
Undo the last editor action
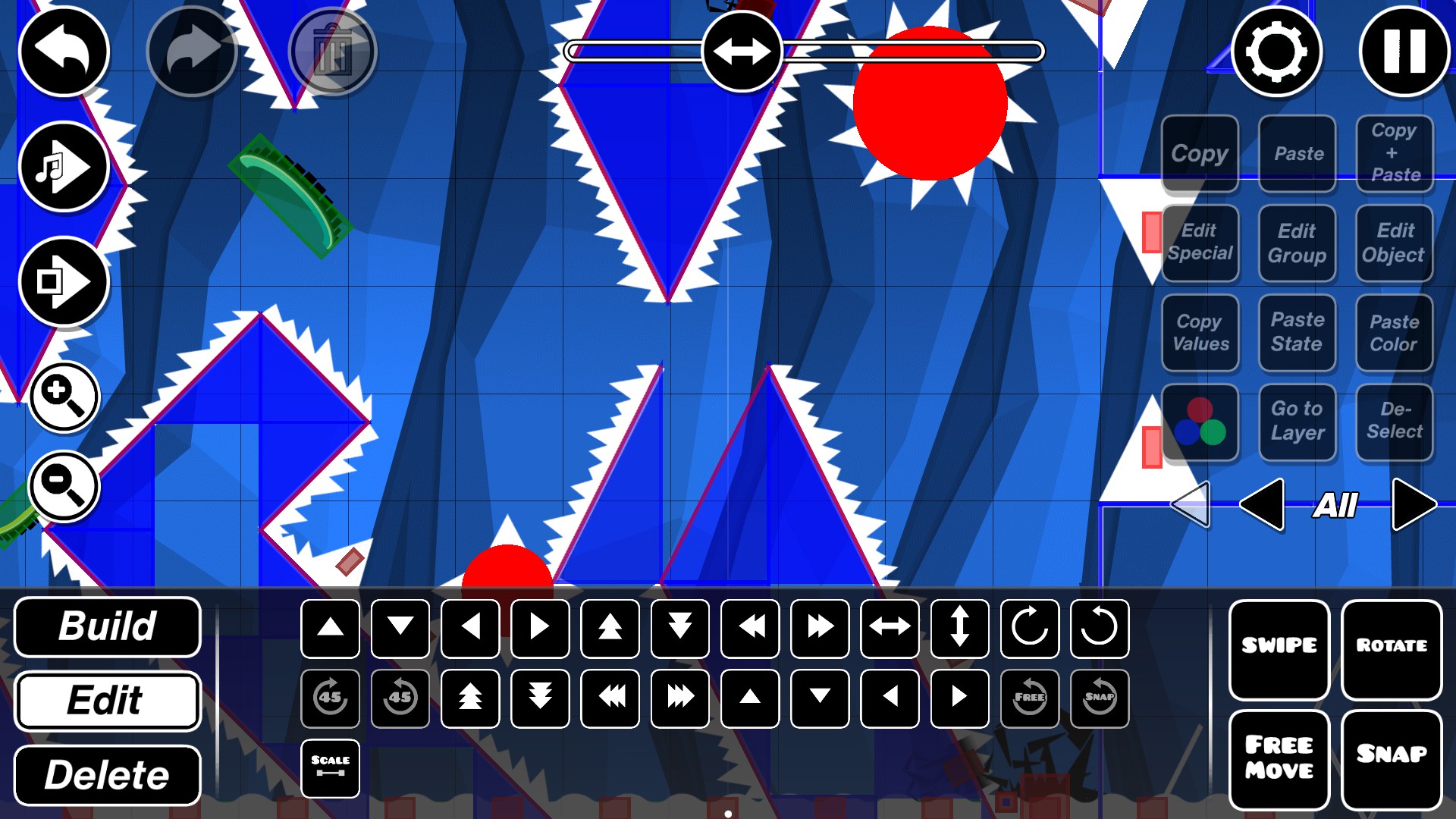pyautogui.click(x=64, y=51)
